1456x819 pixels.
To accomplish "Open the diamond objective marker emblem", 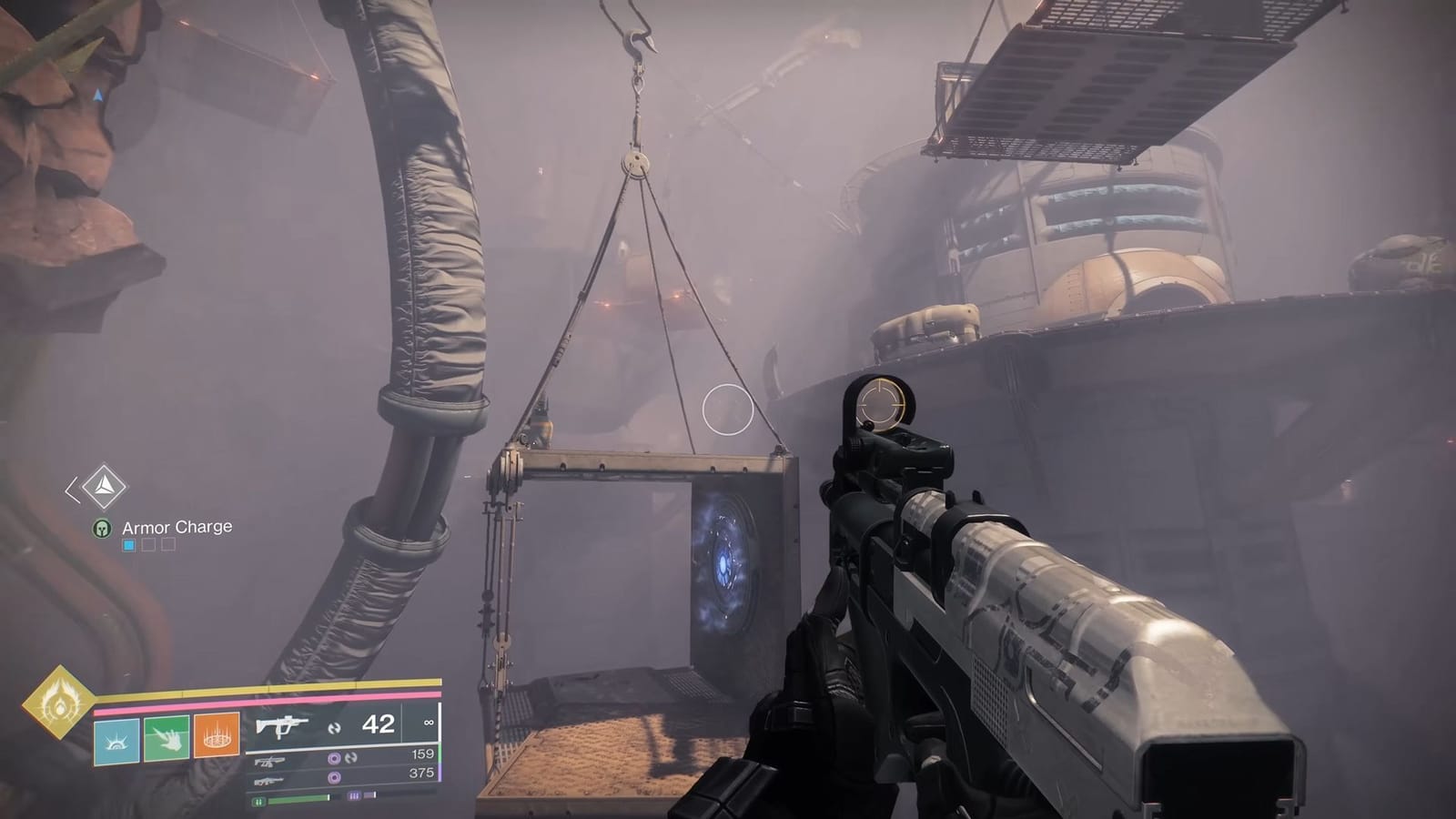I will (x=104, y=486).
